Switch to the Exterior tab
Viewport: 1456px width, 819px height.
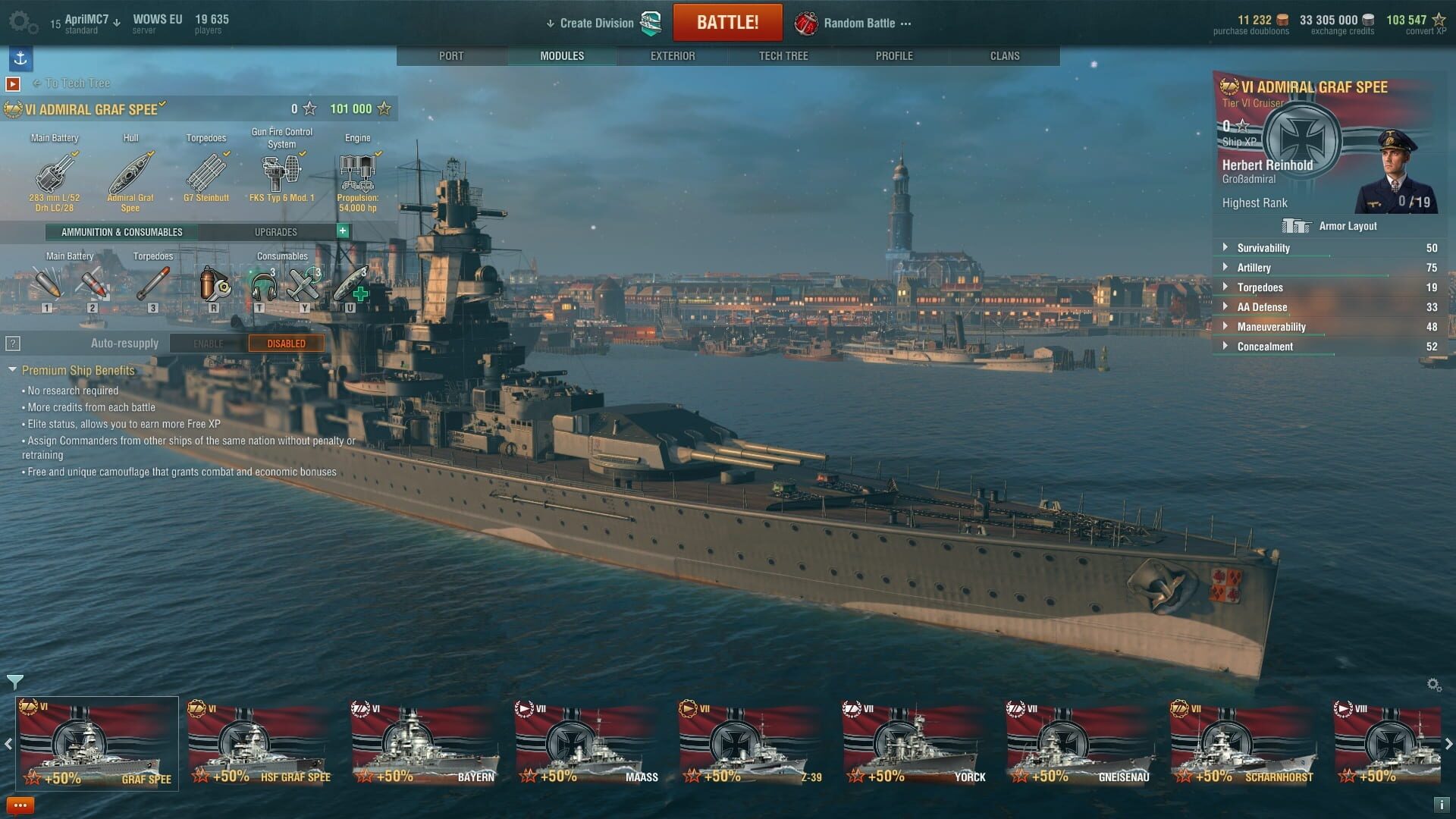coord(672,55)
